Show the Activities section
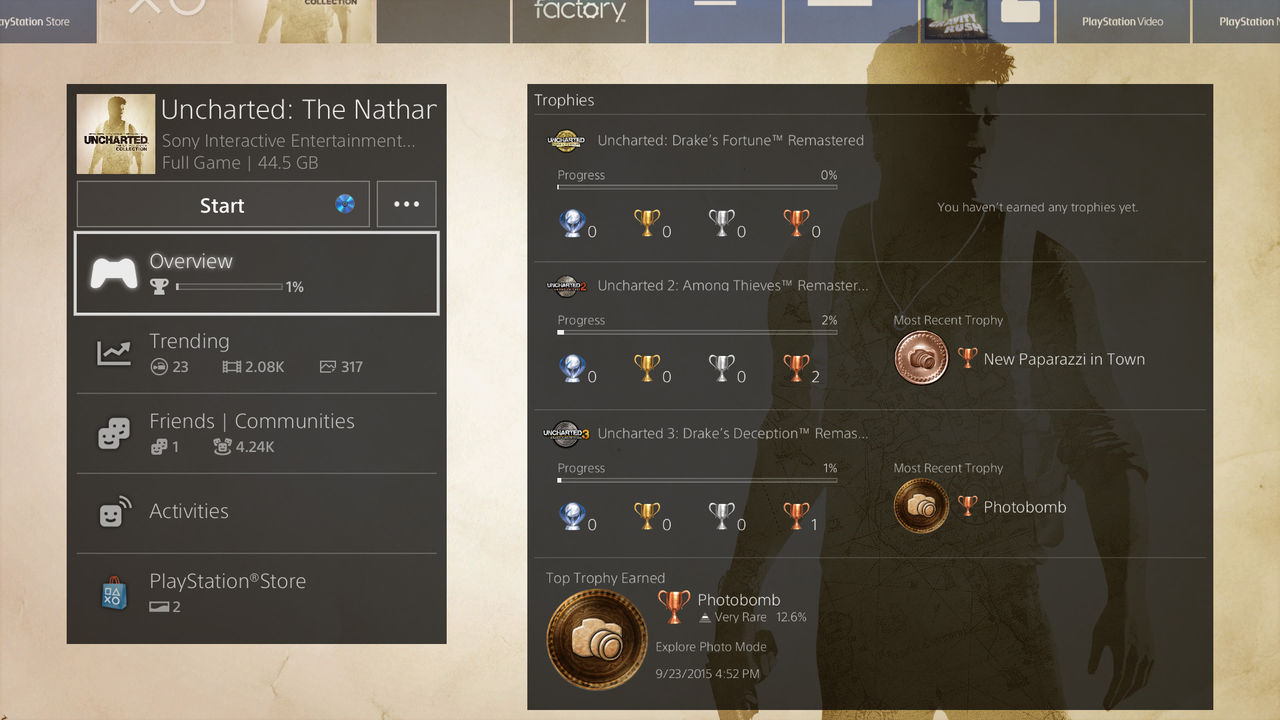Screen dimensions: 1280x720 coord(256,512)
